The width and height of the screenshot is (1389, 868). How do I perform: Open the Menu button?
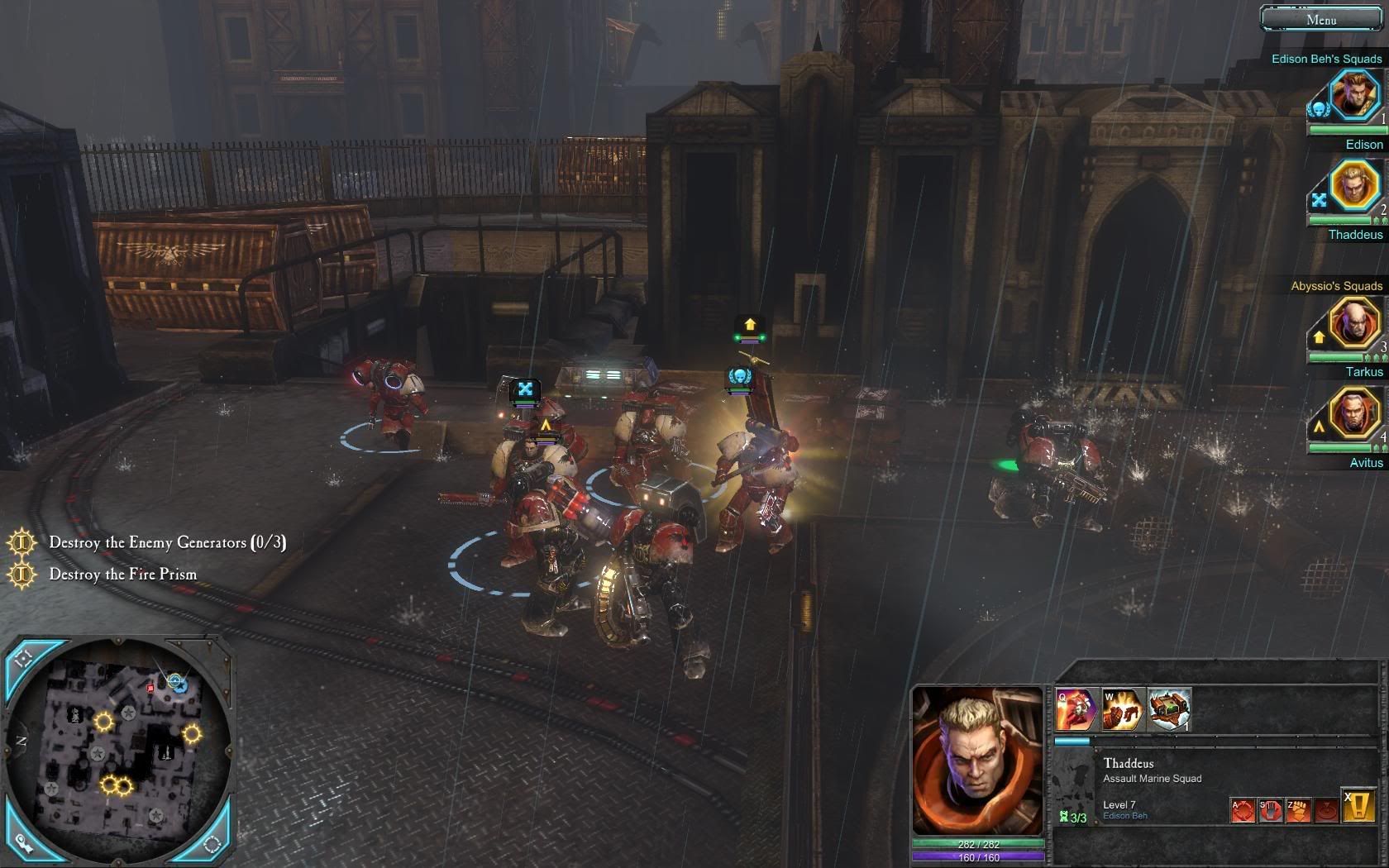[1320, 19]
